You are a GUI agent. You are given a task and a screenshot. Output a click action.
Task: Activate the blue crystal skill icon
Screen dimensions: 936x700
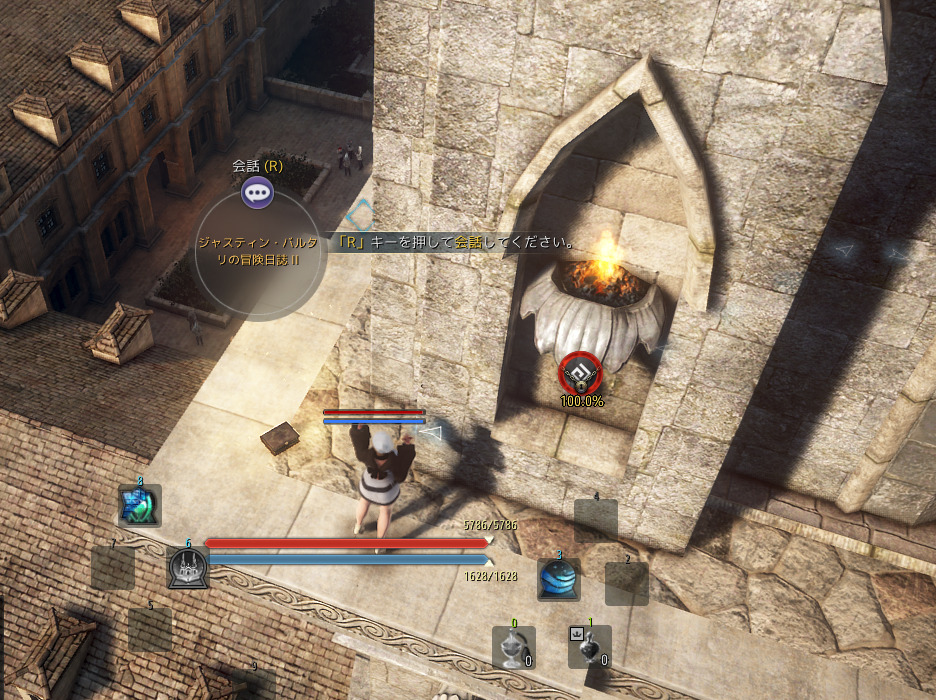tap(139, 505)
